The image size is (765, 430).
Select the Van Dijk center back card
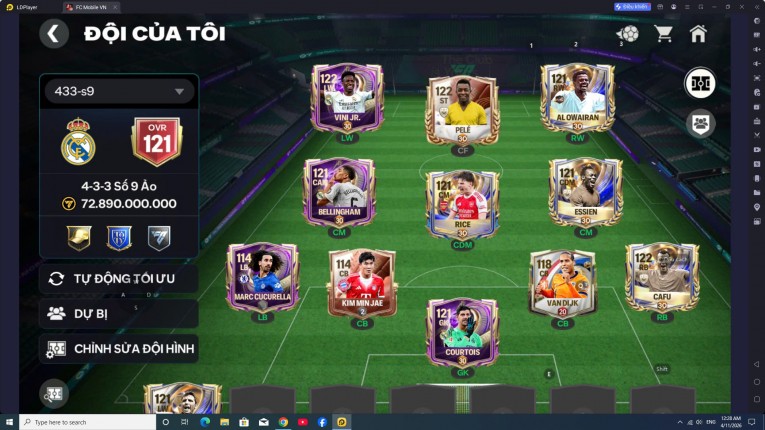pyautogui.click(x=562, y=284)
